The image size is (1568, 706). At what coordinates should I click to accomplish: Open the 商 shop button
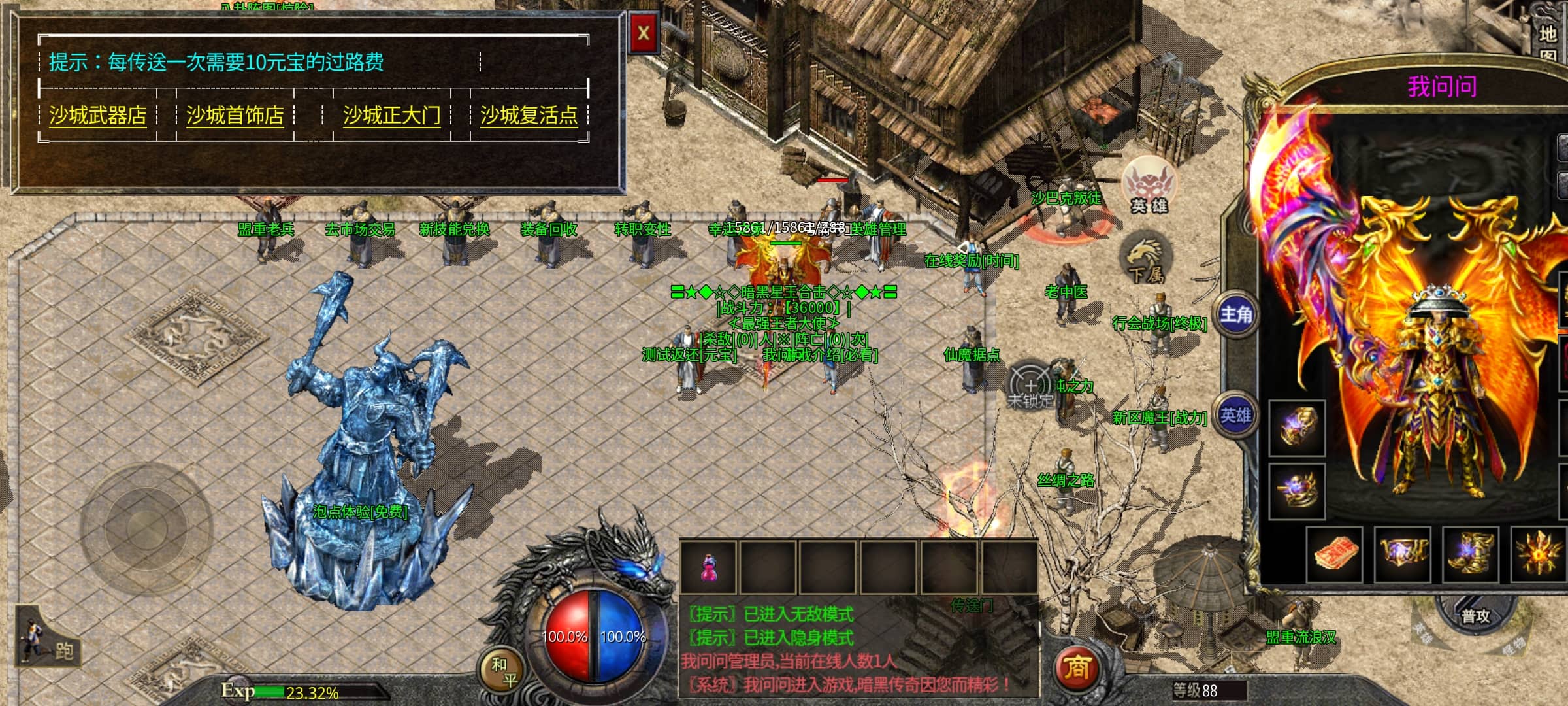[x=1077, y=667]
